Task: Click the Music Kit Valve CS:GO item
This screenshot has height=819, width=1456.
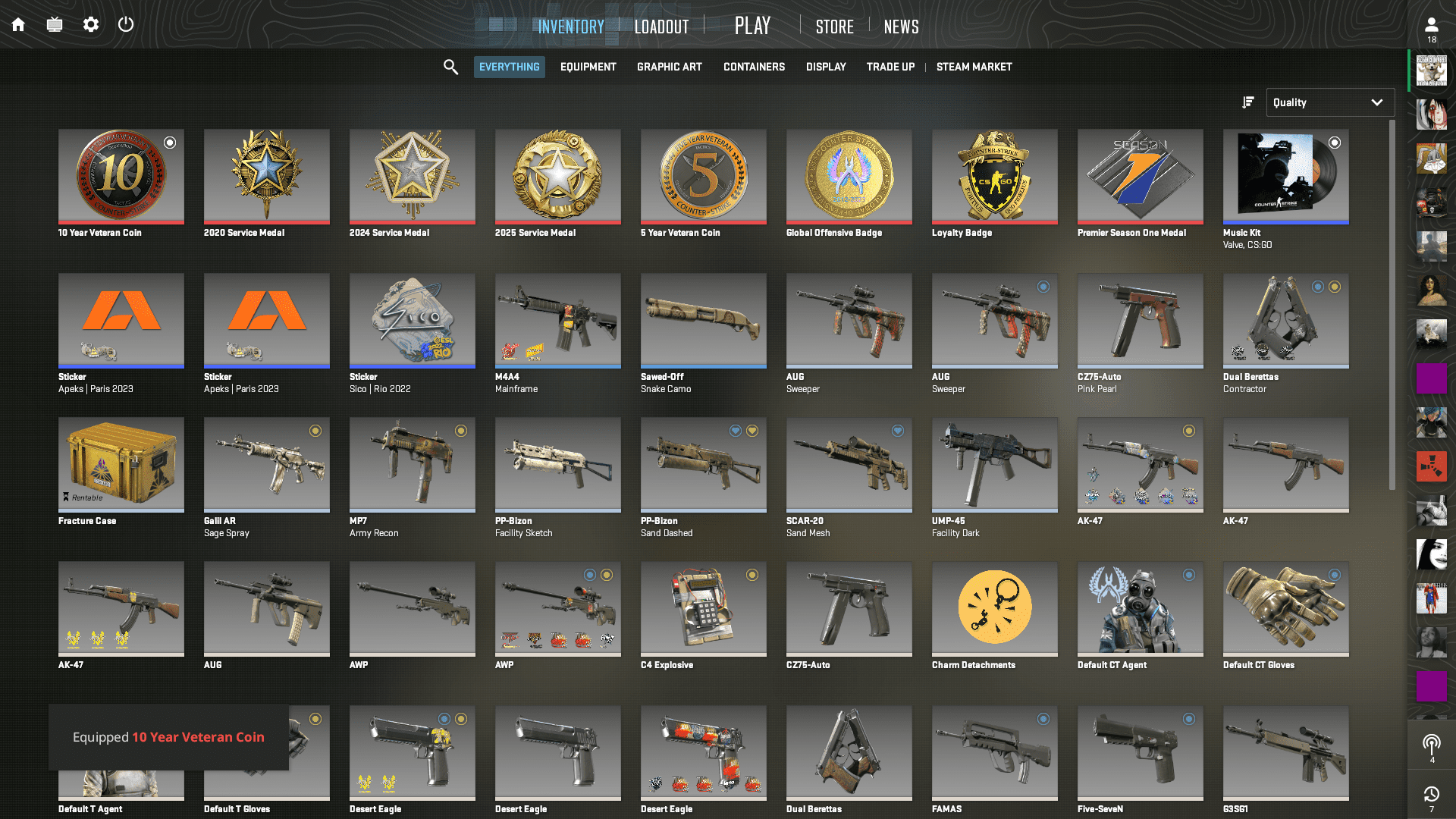Action: [x=1285, y=177]
